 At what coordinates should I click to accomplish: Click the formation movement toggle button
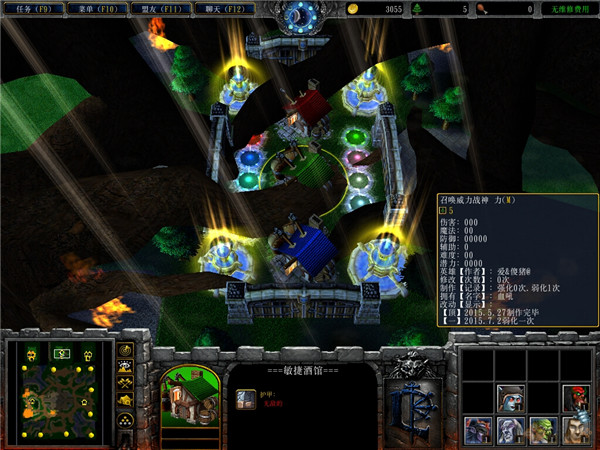pyautogui.click(x=126, y=421)
